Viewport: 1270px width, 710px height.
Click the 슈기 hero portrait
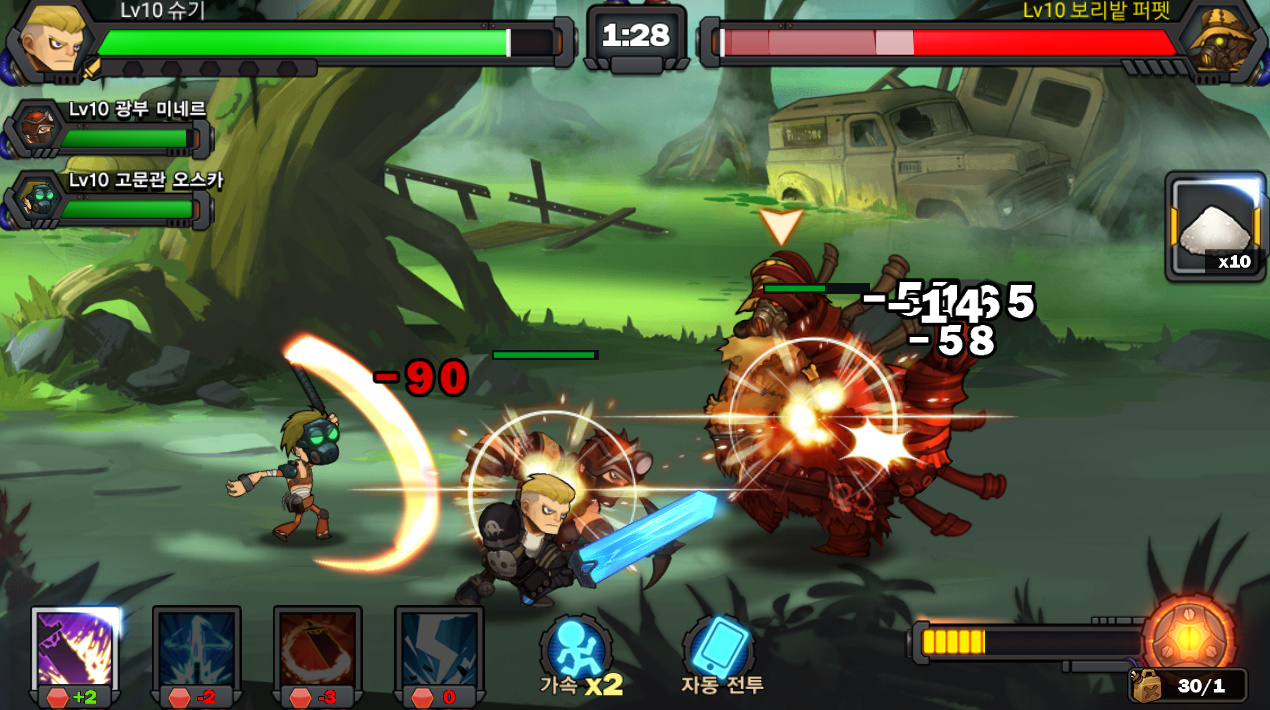(51, 40)
